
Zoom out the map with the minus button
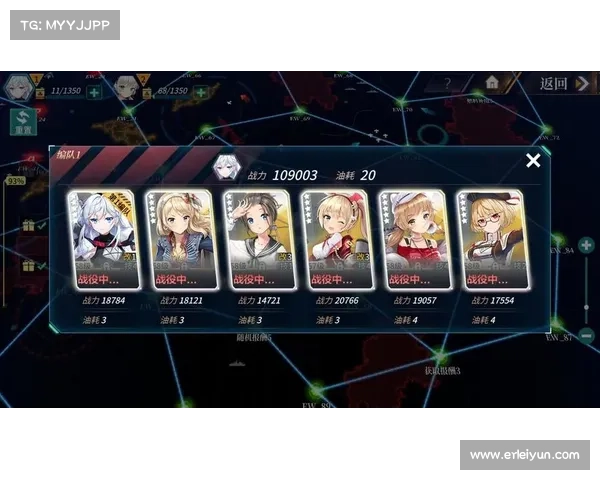(587, 336)
